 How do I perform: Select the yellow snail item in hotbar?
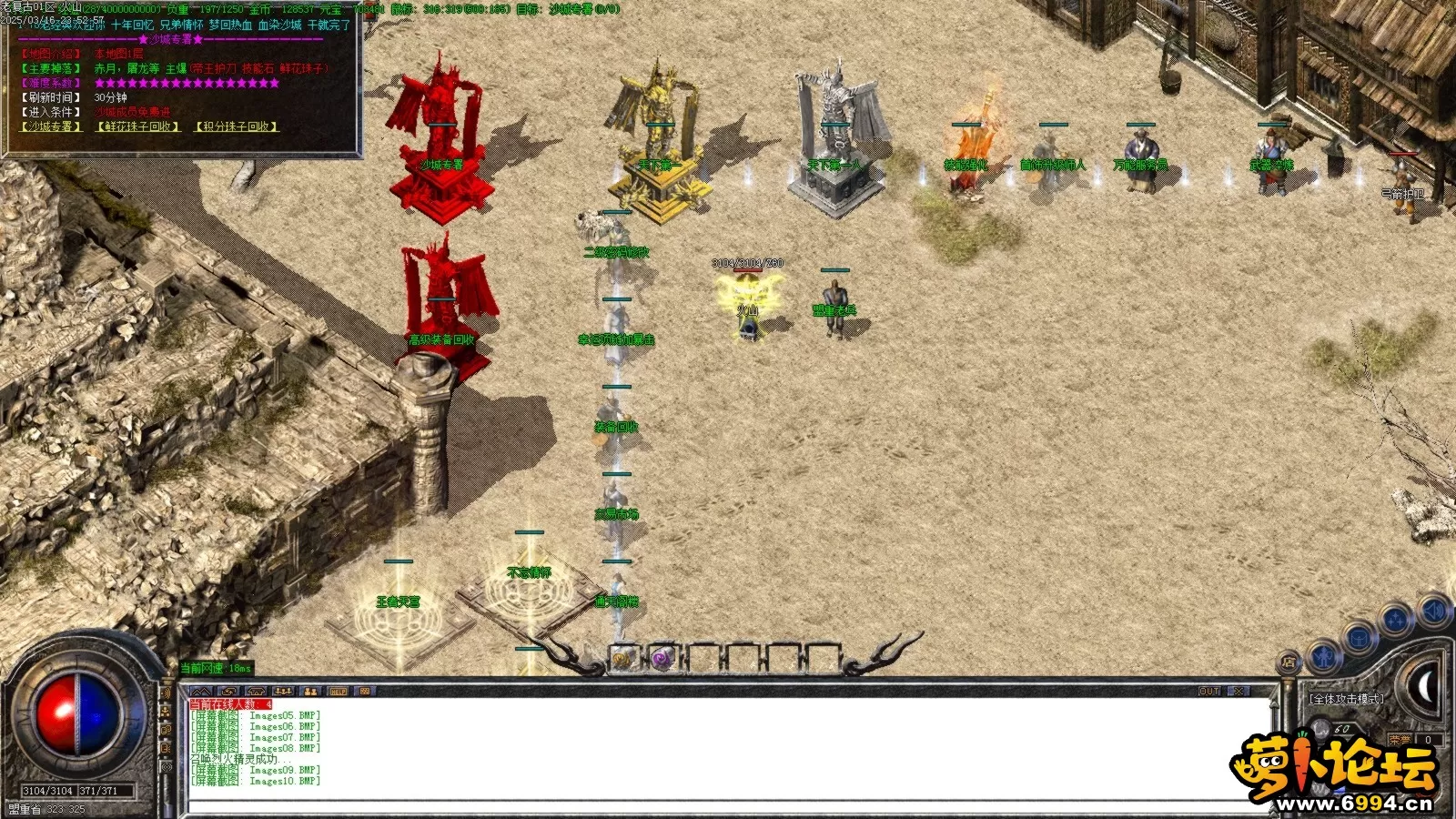623,658
